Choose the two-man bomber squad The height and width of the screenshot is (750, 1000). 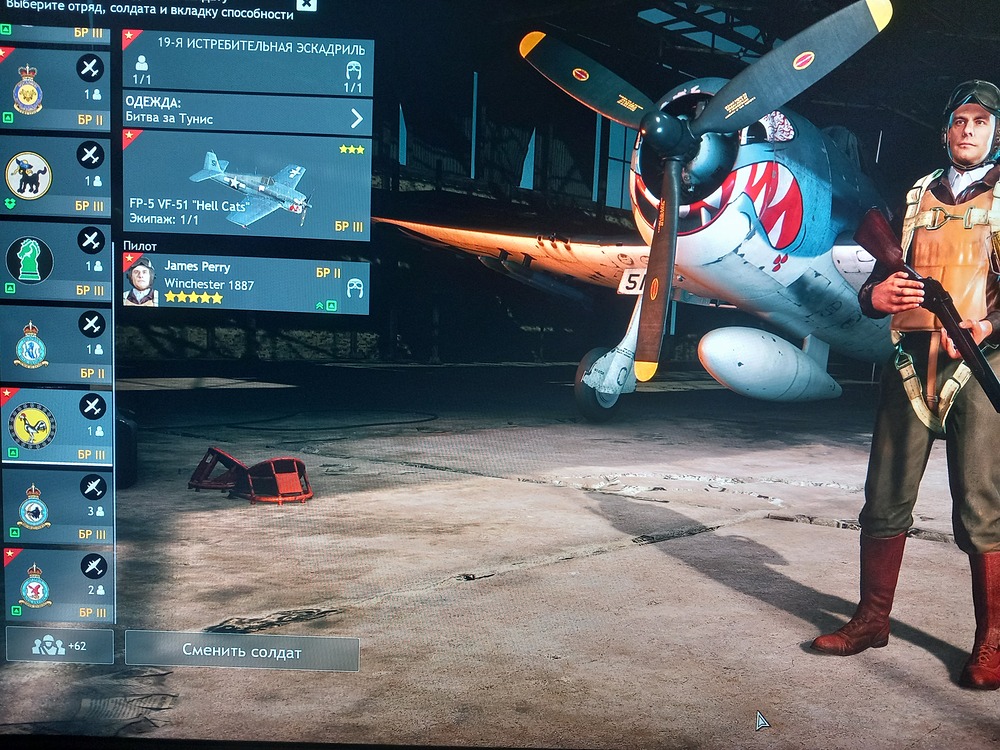point(56,586)
